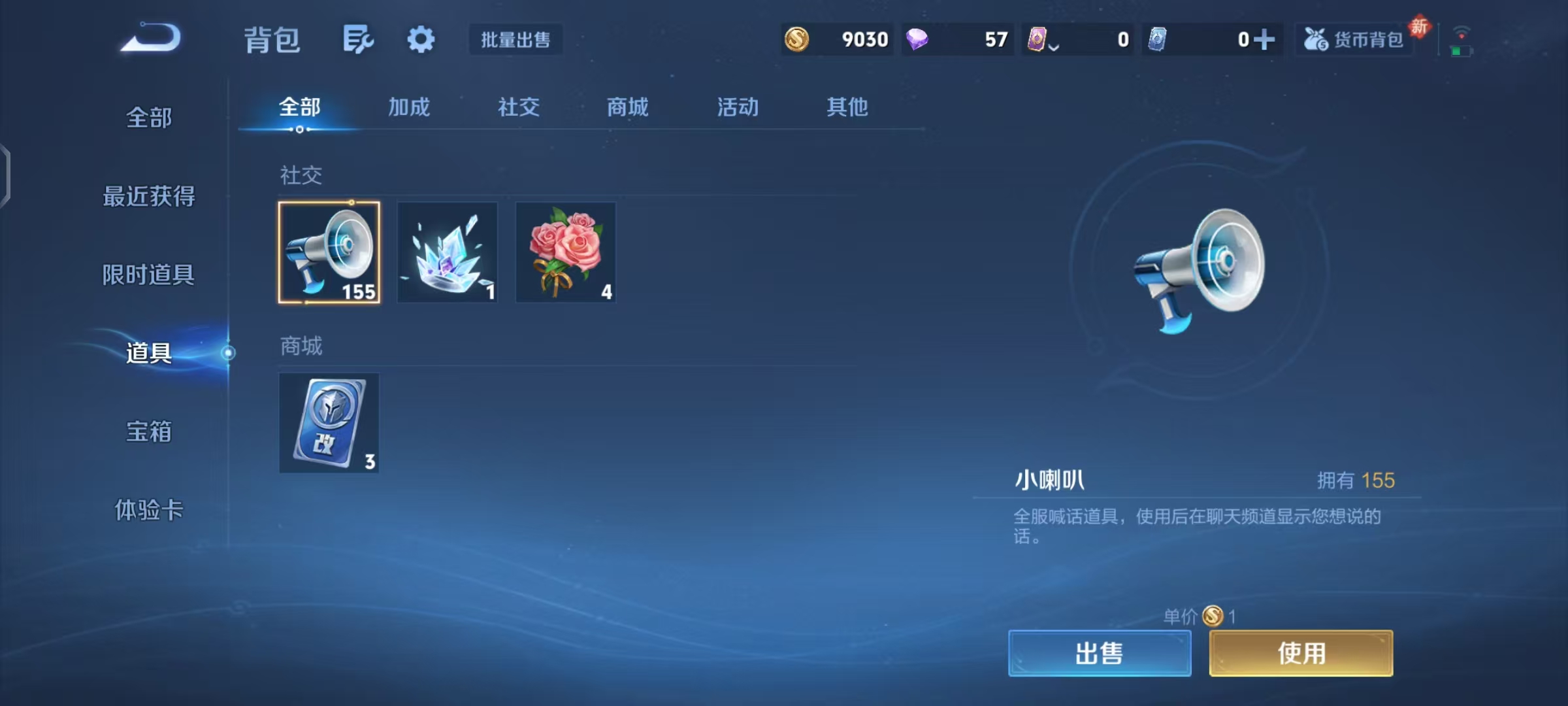Select the 小喇叭 megaphone item
This screenshot has width=1568, height=706.
329,252
